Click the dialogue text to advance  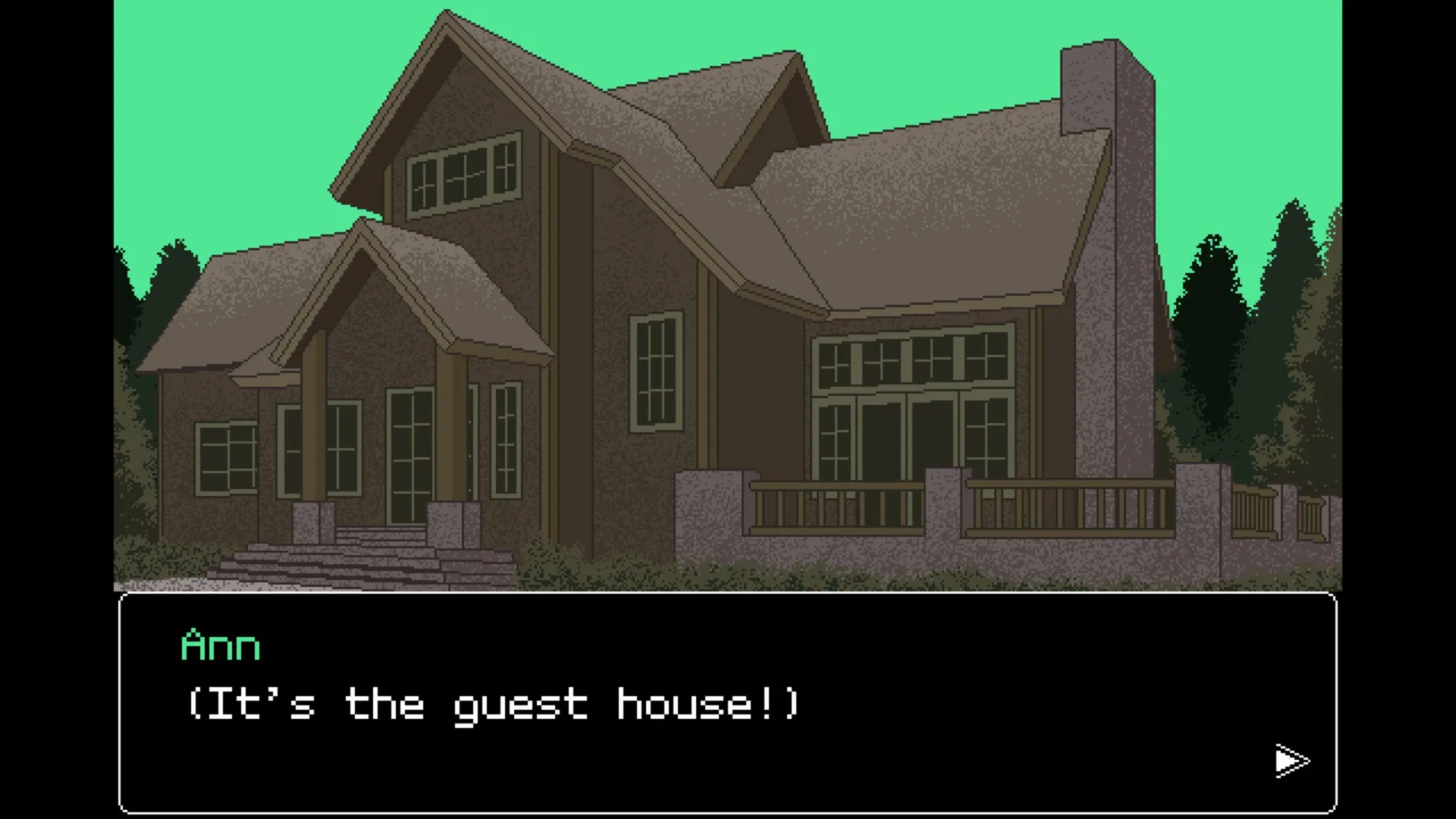[x=493, y=705]
